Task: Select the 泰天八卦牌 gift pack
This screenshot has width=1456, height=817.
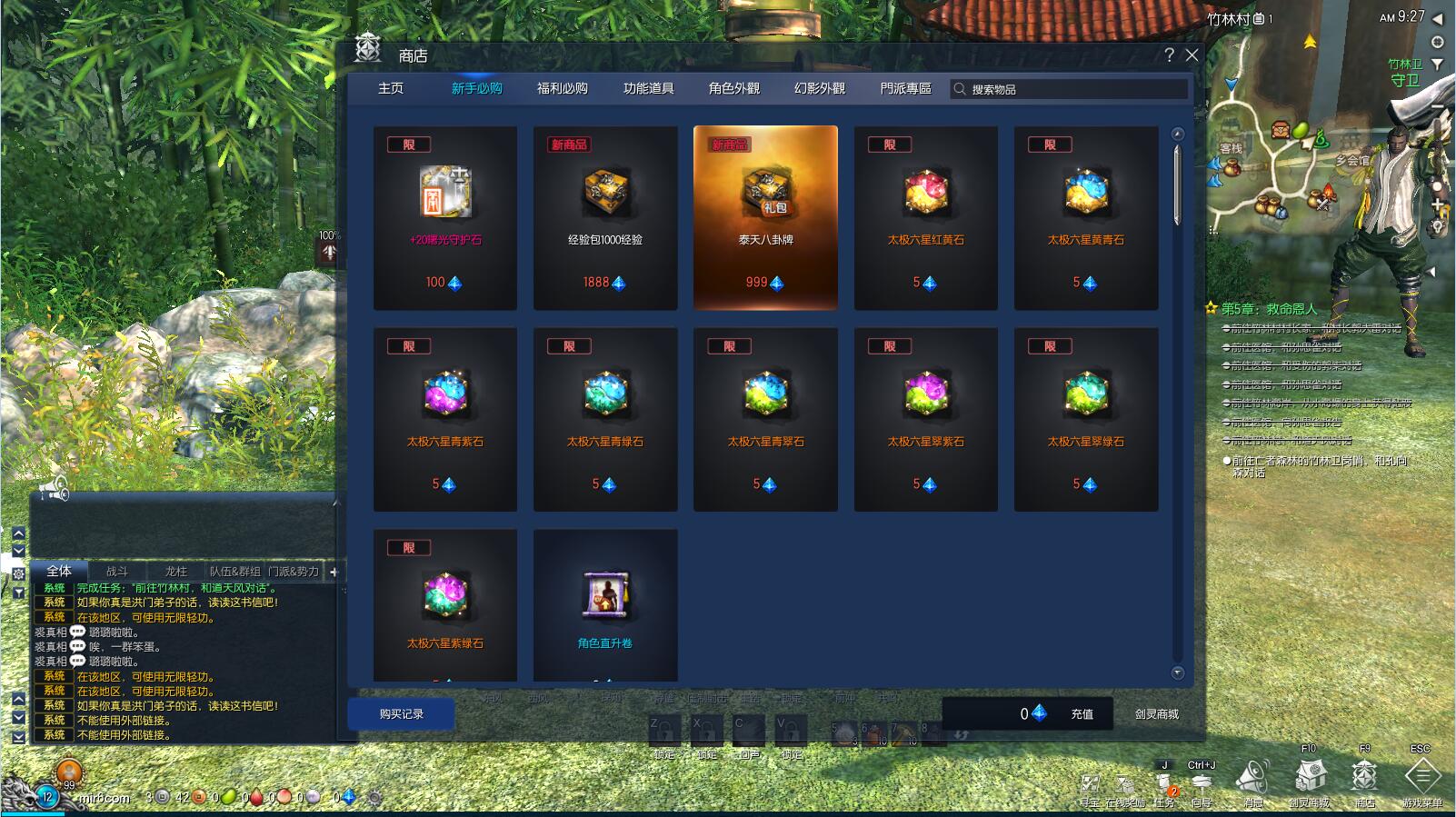Action: (765, 217)
